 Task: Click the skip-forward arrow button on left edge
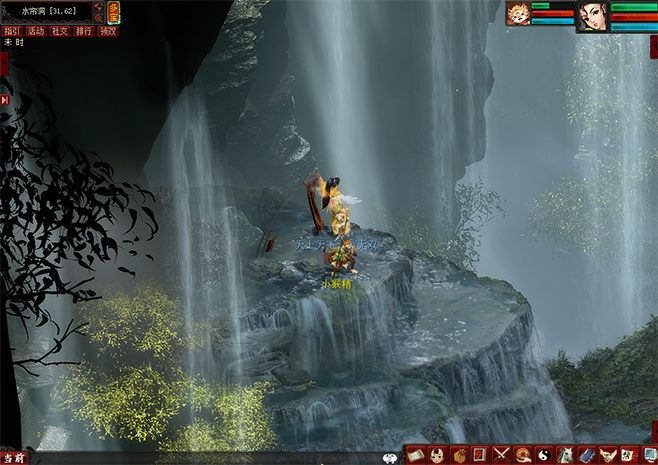(x=5, y=100)
